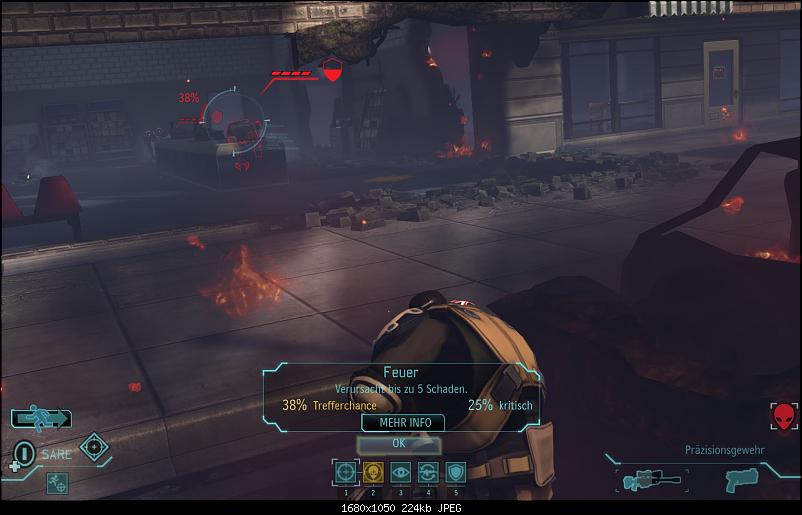This screenshot has height=515, width=802.
Task: Click the red alien head target icon
Action: point(784,416)
